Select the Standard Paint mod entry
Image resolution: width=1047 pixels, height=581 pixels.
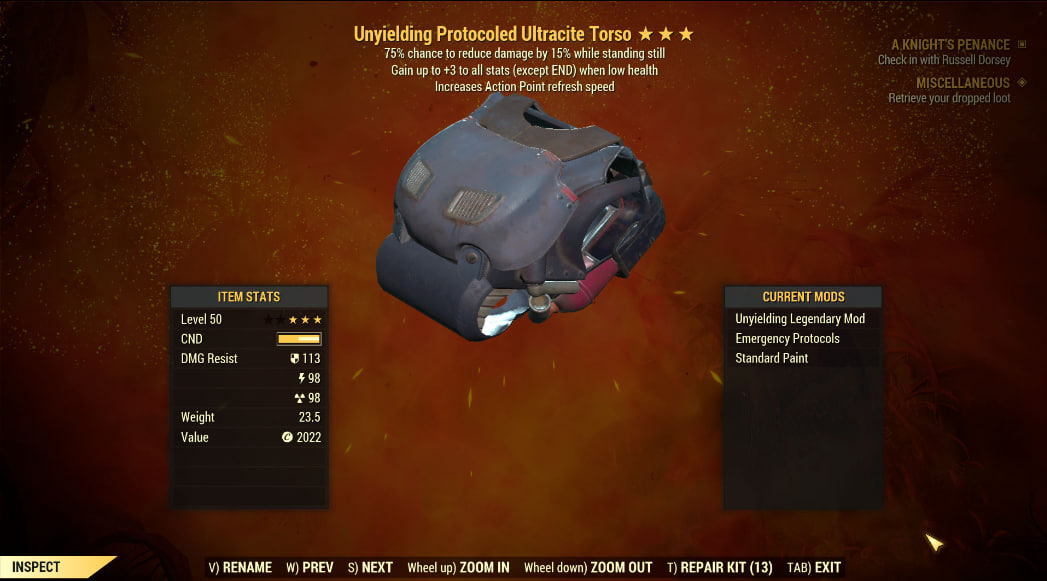771,358
